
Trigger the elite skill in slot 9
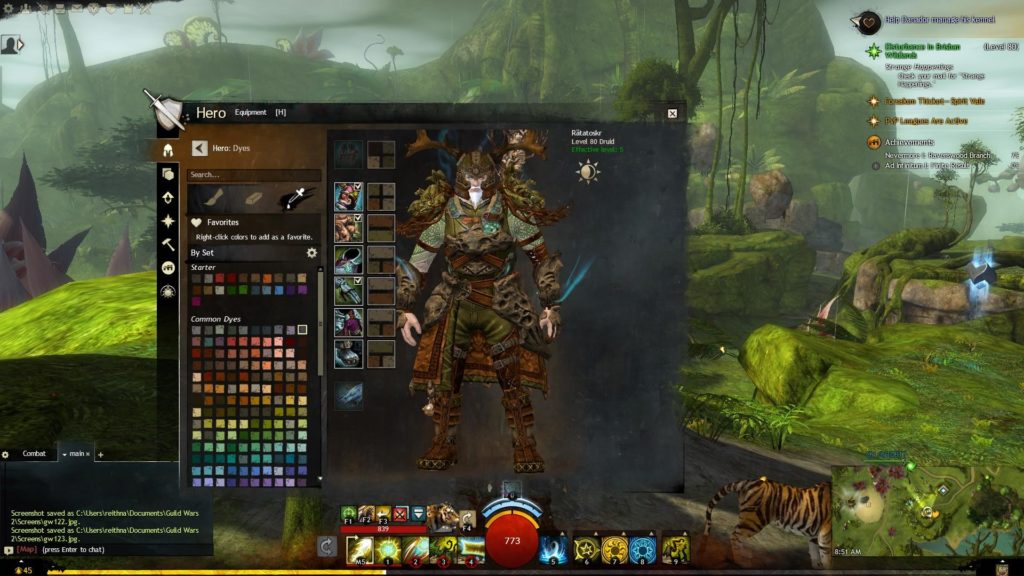[675, 548]
